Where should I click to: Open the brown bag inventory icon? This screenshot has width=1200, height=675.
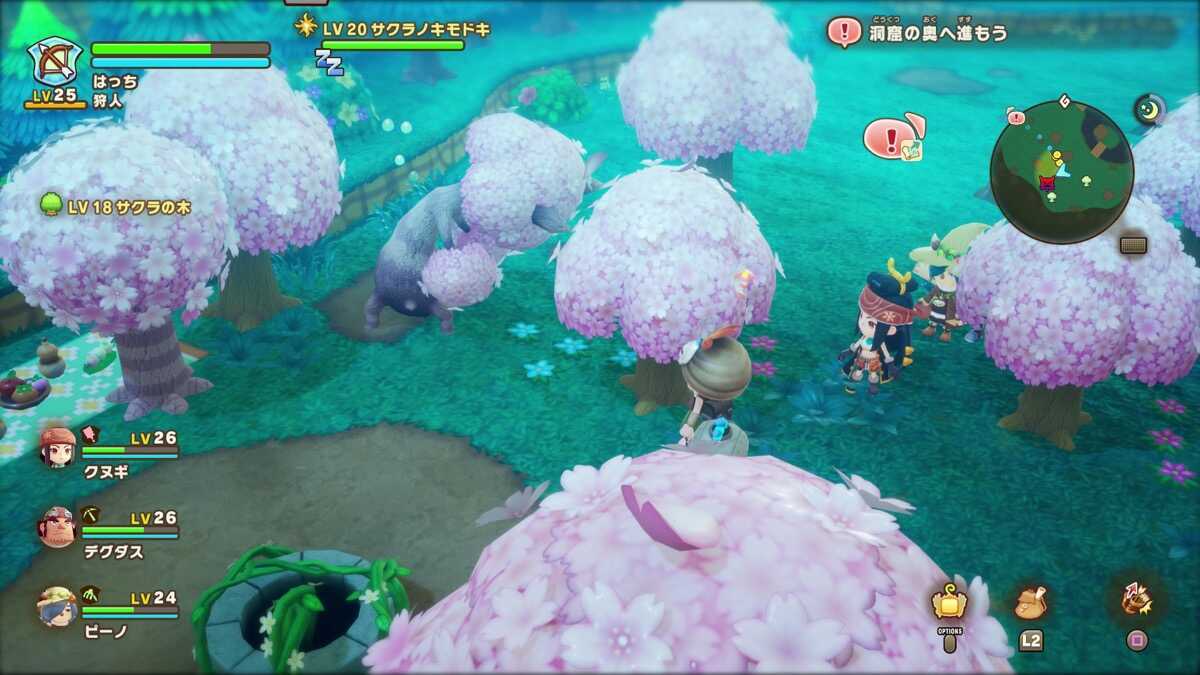coord(1030,602)
